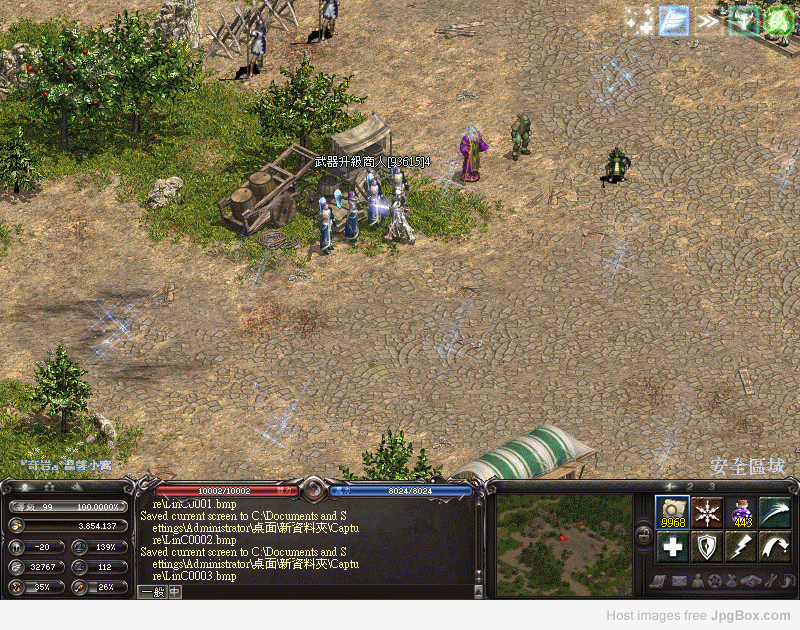This screenshot has width=800, height=630.
Task: Switch to hotbar page 2
Action: click(x=690, y=487)
